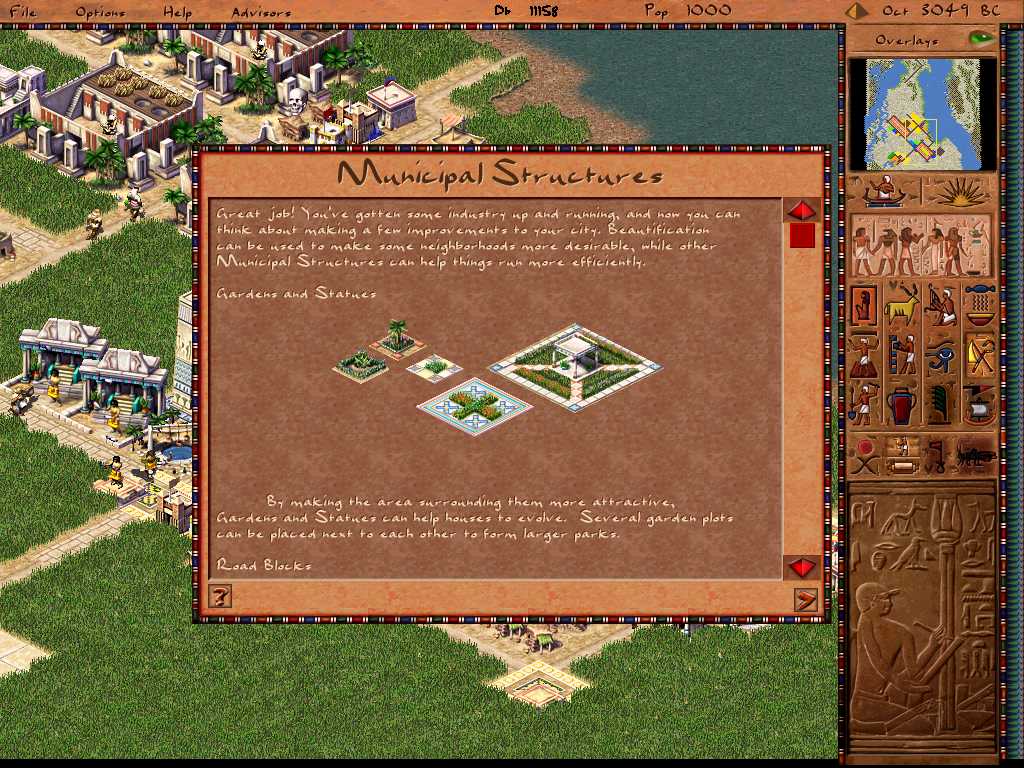Open the Advisors menu
This screenshot has width=1024, height=768.
click(x=261, y=12)
